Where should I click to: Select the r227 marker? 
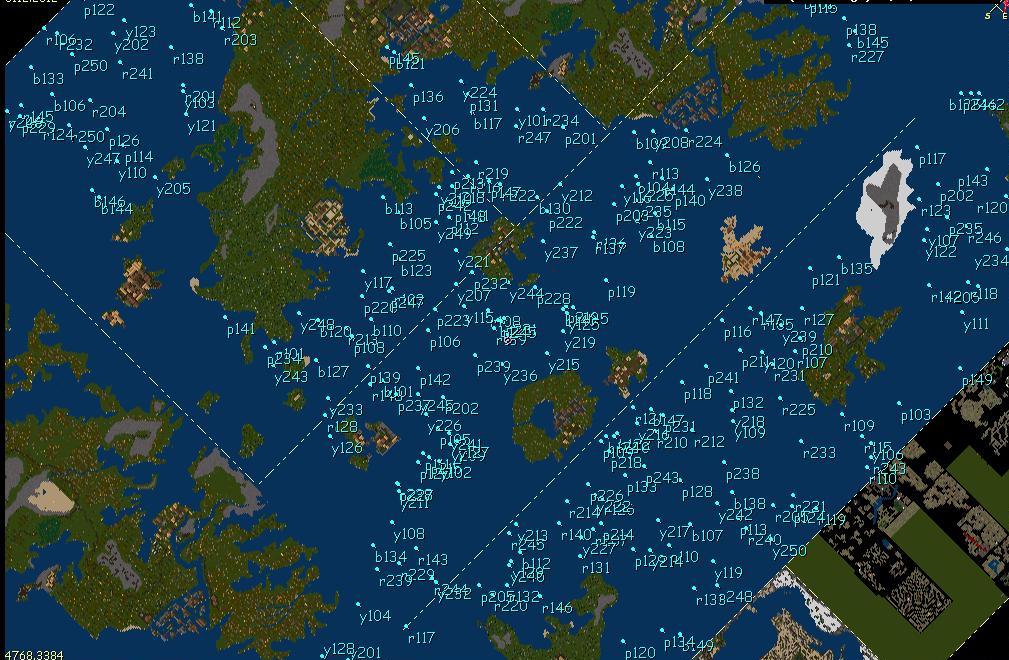point(867,57)
